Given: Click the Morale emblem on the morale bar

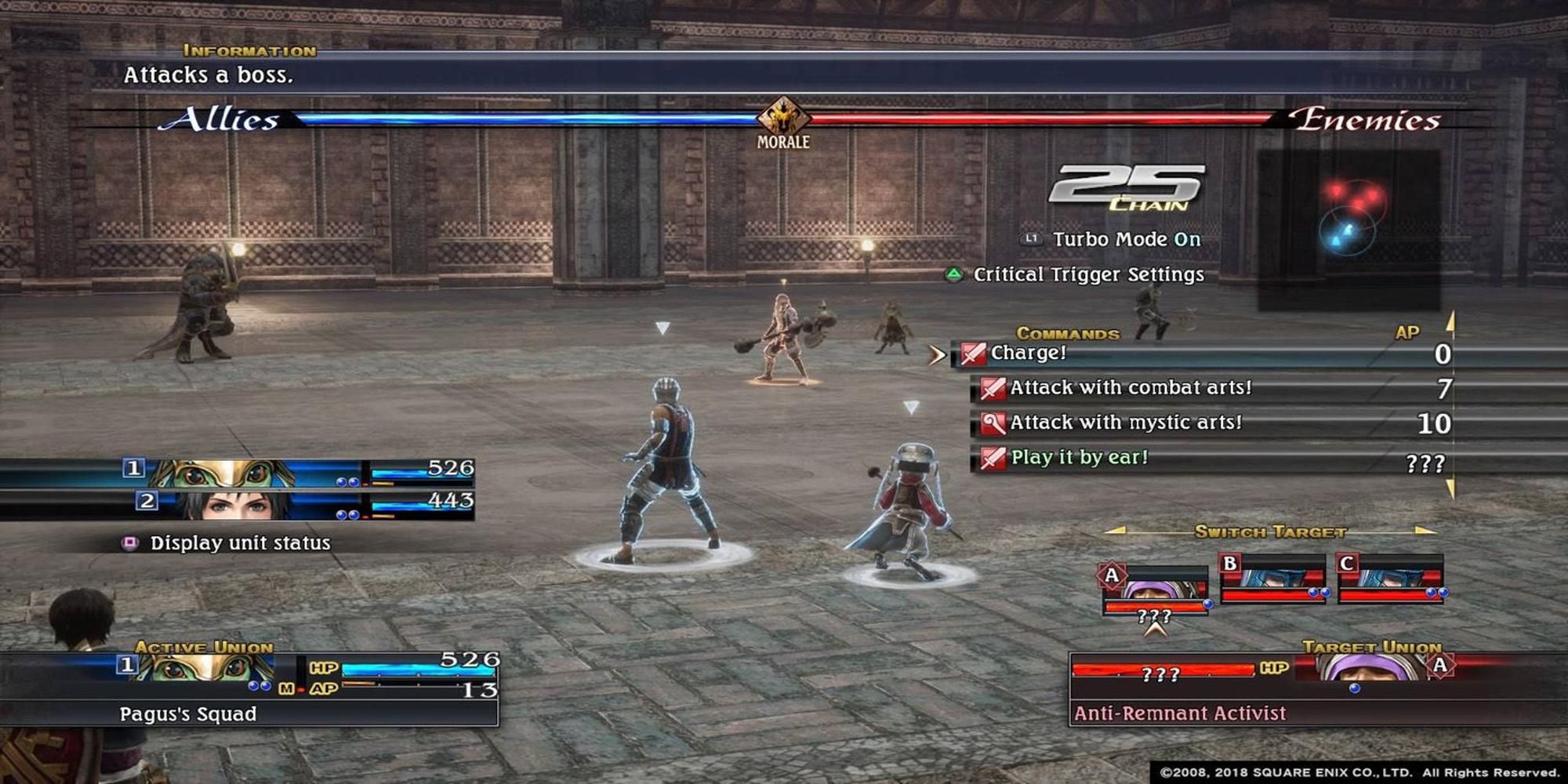Looking at the screenshot, I should pos(782,115).
